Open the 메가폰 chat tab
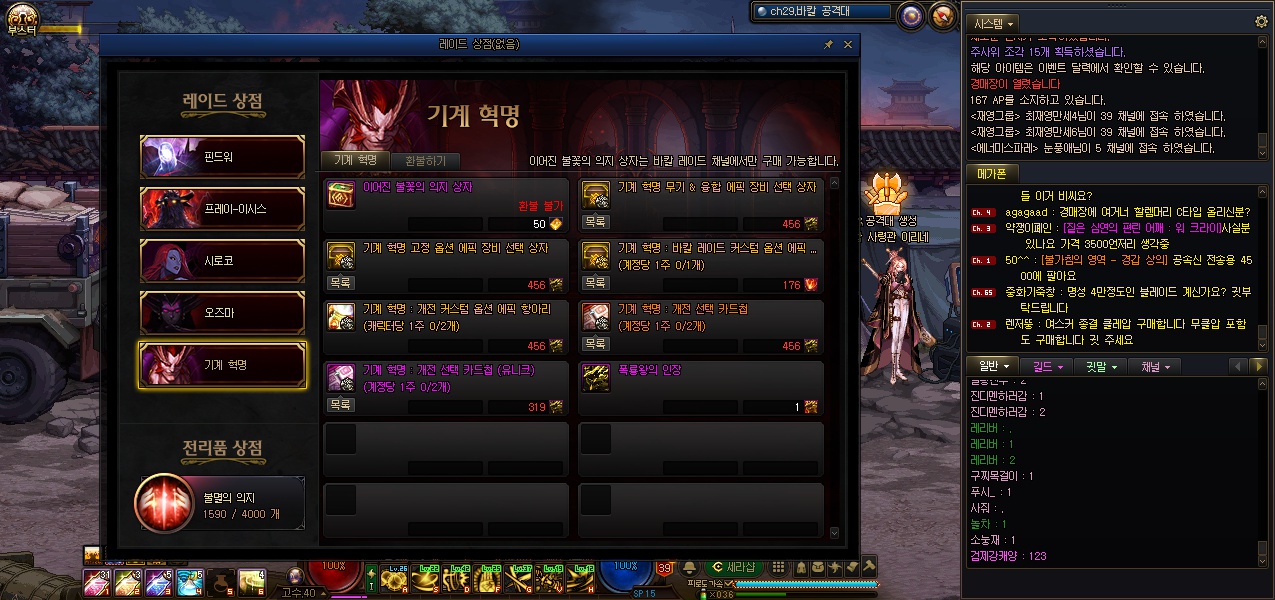 click(990, 174)
